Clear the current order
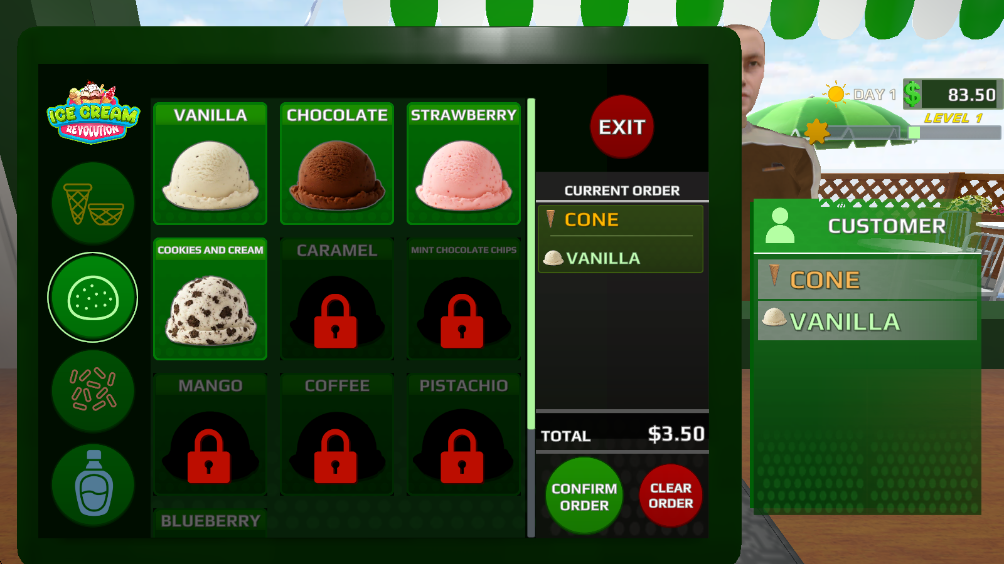Viewport: 1004px width, 564px height. (x=671, y=496)
